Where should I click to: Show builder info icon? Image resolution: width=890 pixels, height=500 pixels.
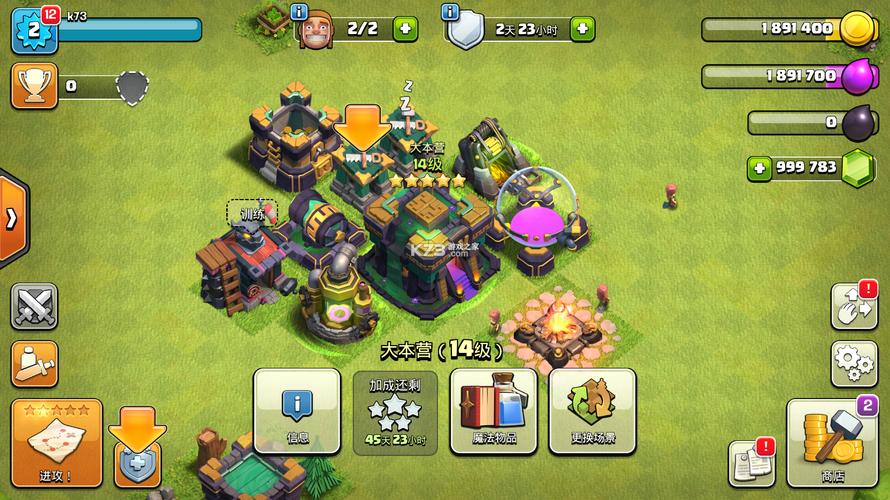[299, 12]
